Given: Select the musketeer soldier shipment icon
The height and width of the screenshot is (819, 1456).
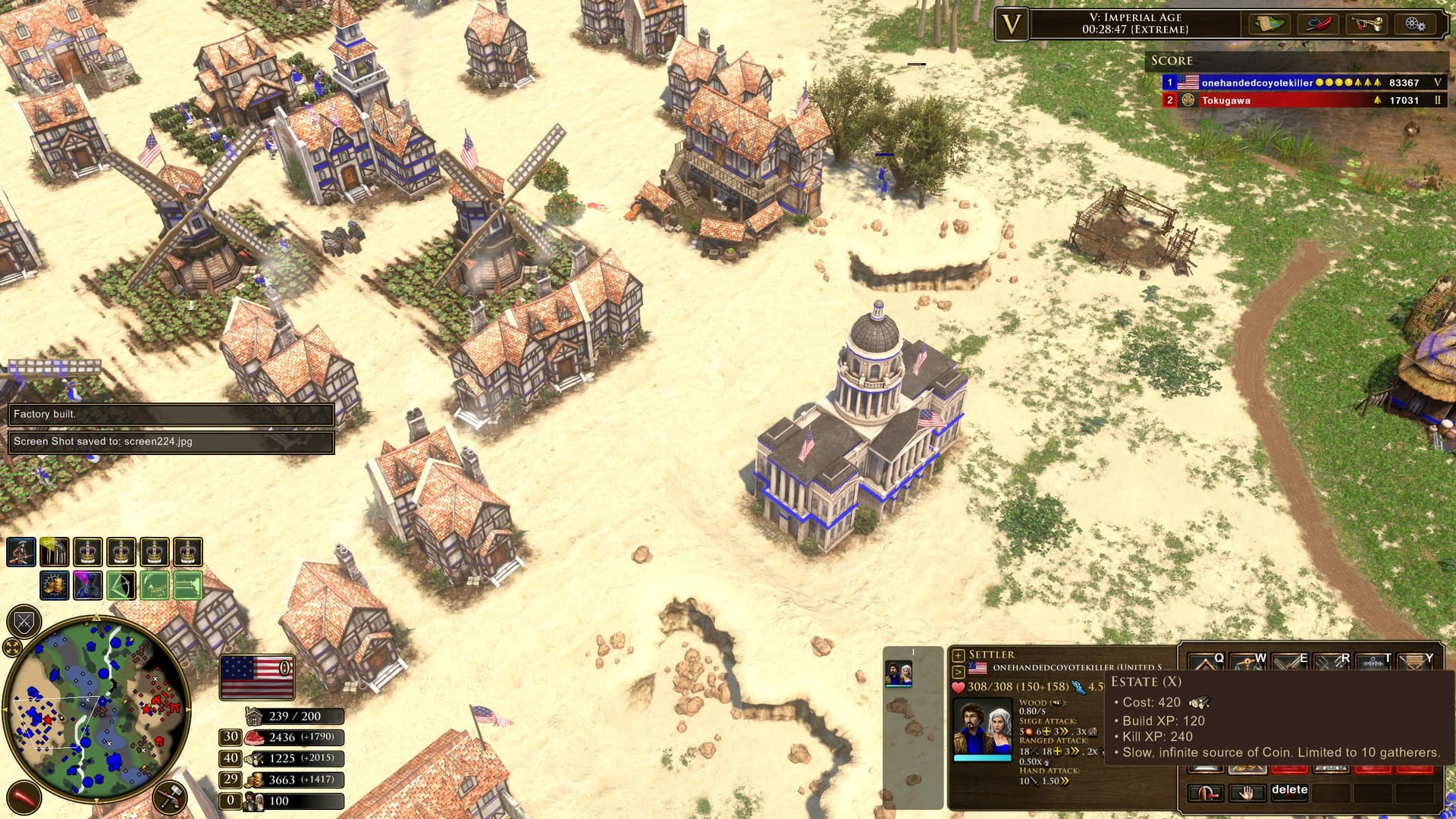Looking at the screenshot, I should (21, 552).
